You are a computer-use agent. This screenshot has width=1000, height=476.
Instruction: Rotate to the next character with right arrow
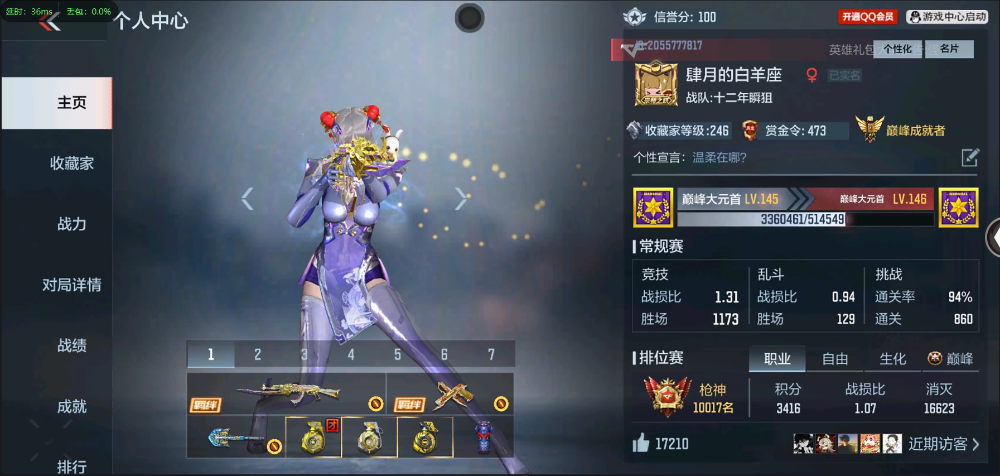pyautogui.click(x=461, y=199)
